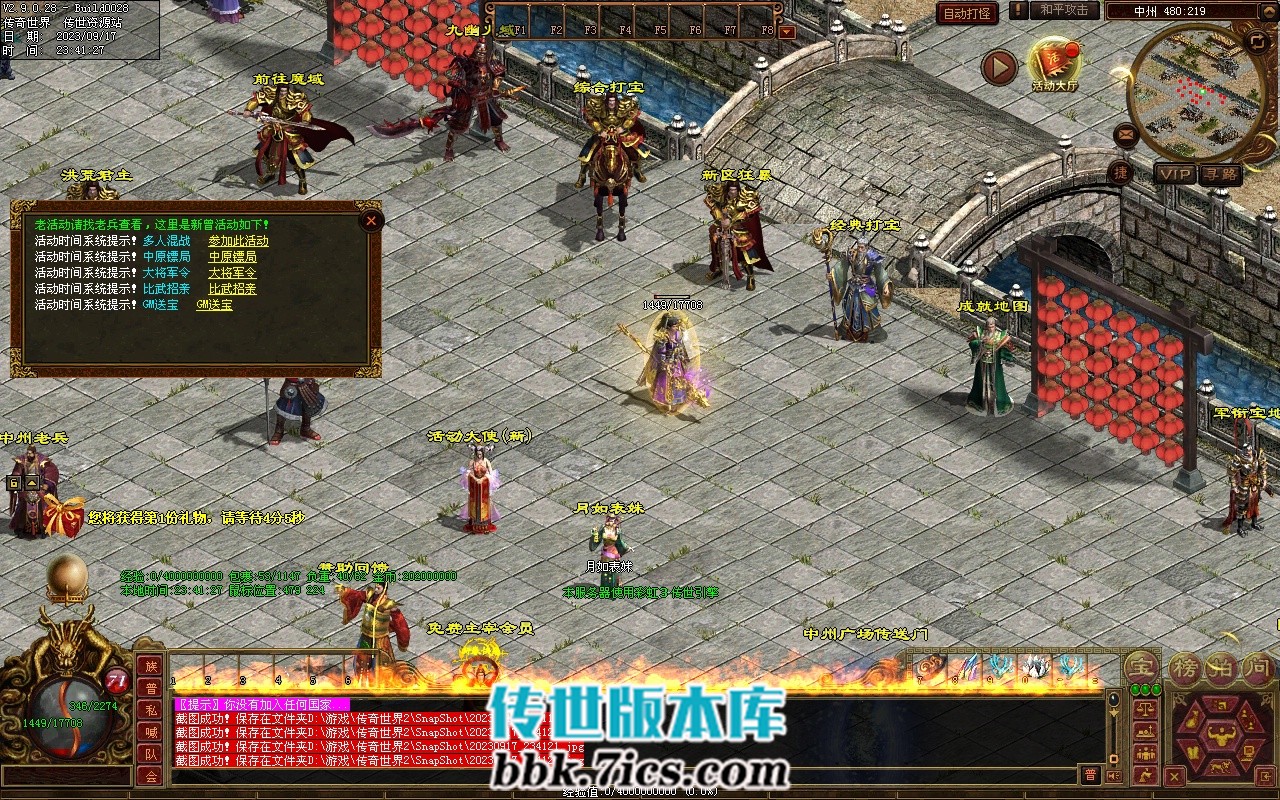Switch the 和平攻击 attack mode
1280x800 pixels.
1063,10
